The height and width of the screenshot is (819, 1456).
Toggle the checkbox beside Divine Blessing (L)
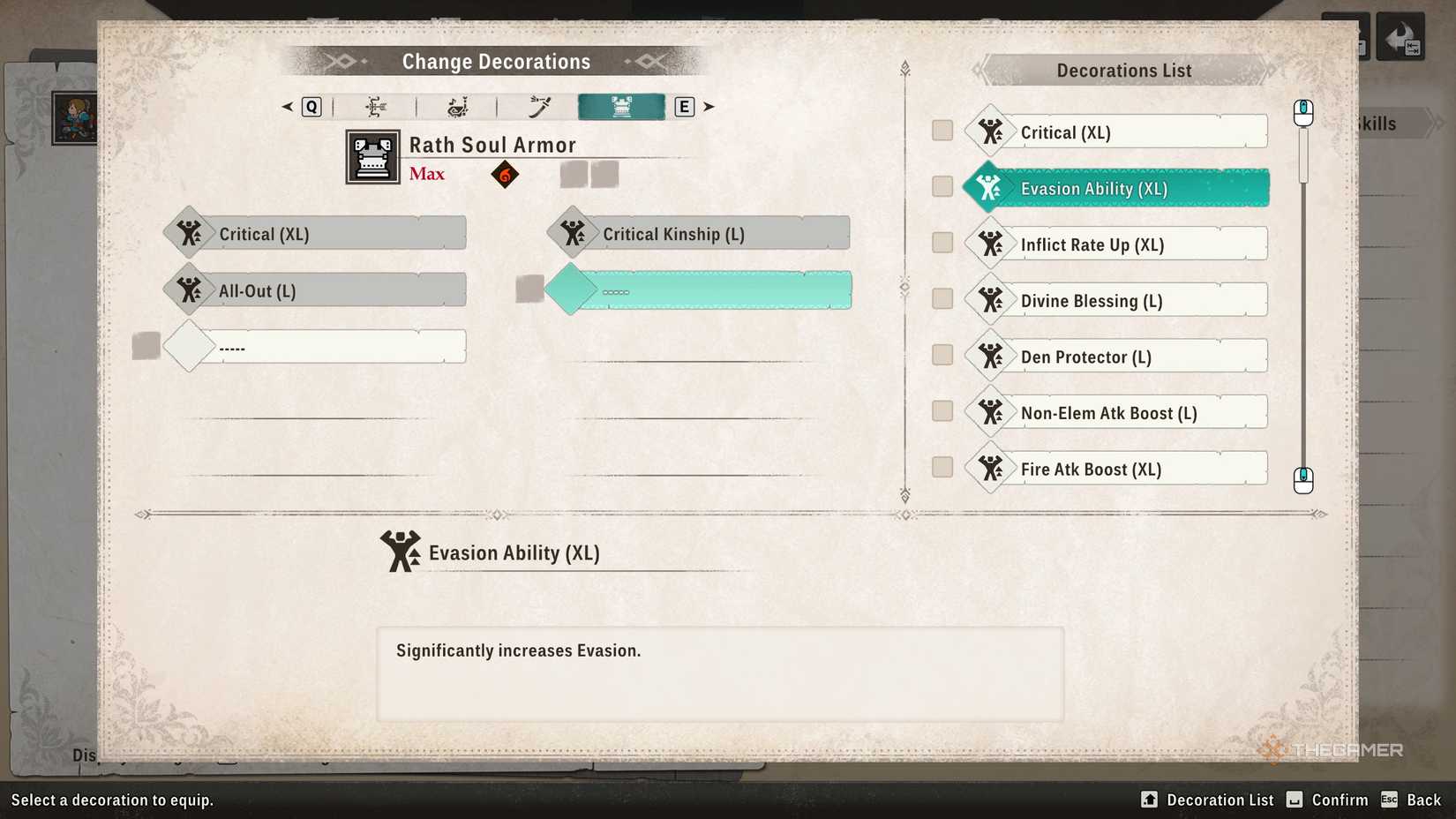[x=941, y=299]
